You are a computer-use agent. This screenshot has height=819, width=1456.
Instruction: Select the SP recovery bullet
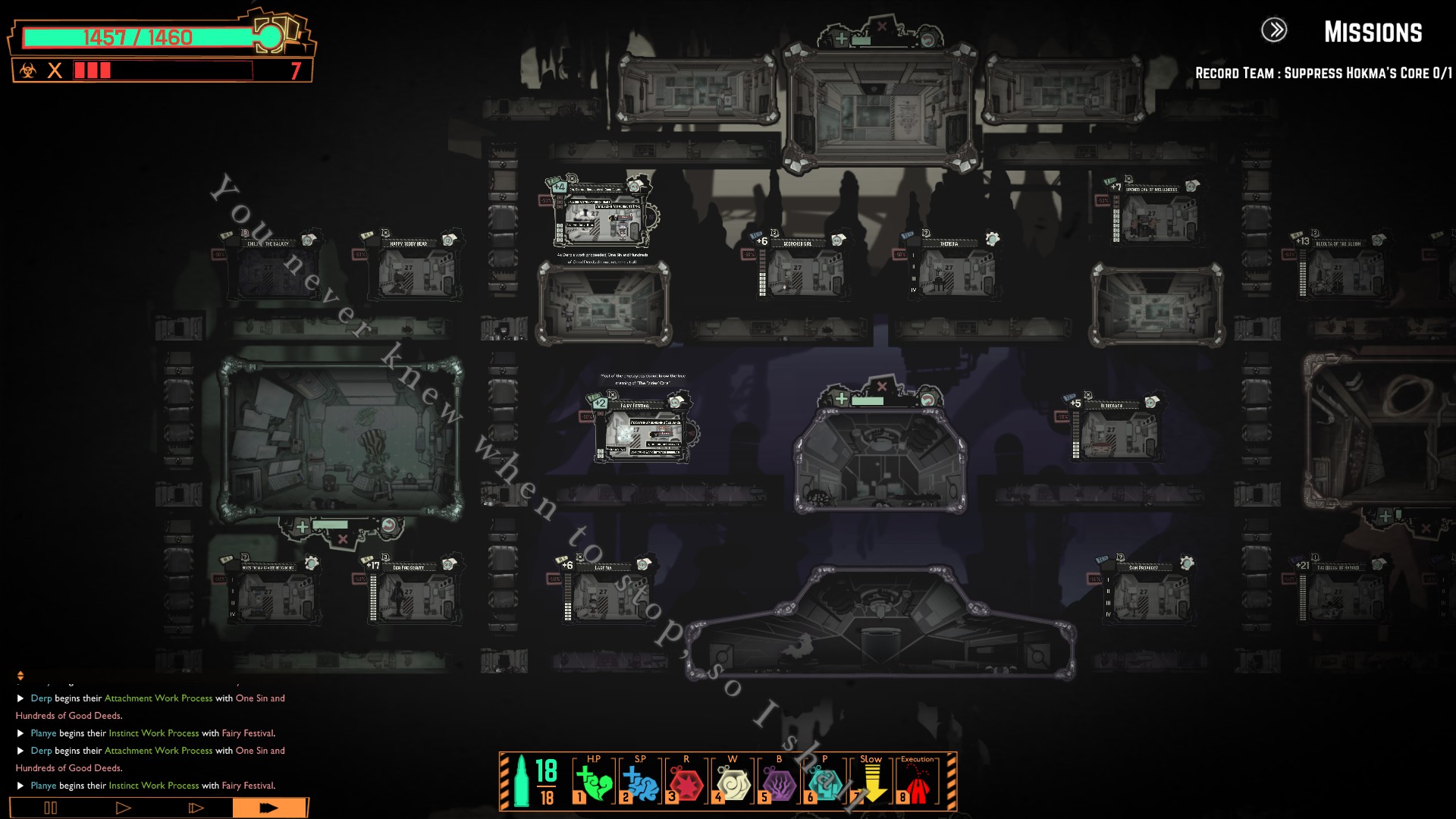click(x=640, y=783)
